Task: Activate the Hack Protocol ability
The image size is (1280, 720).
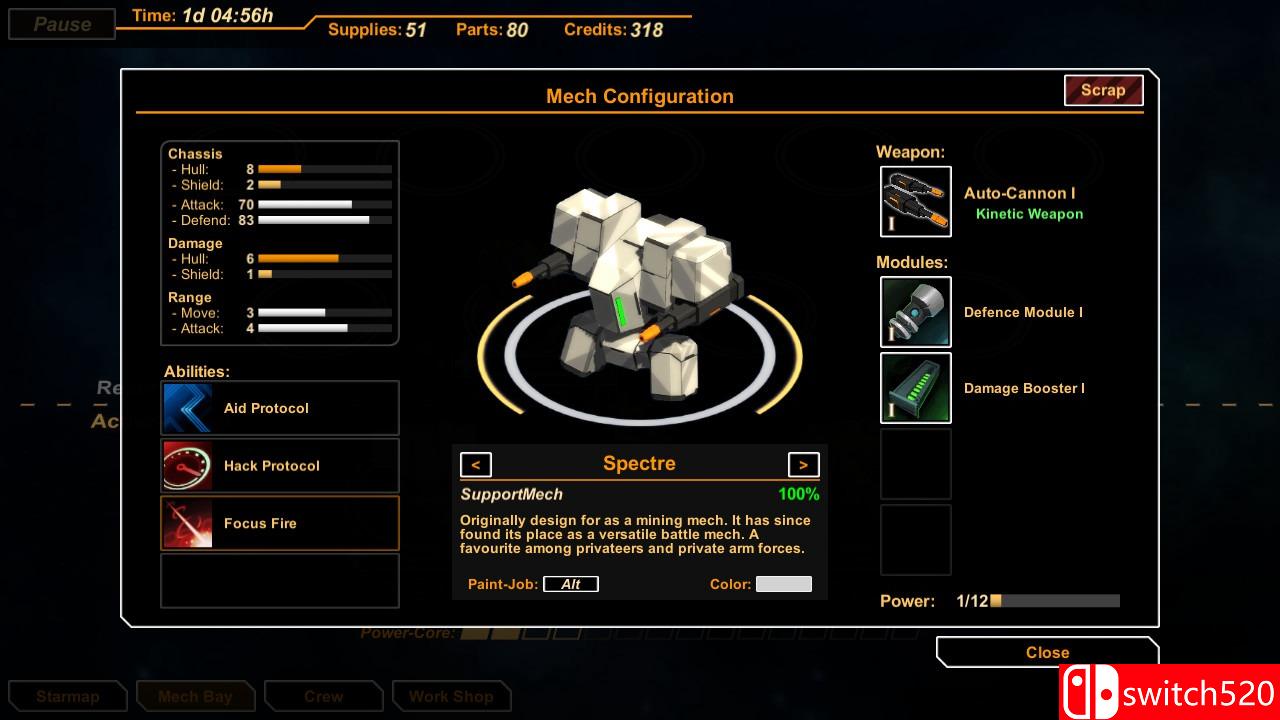Action: click(187, 465)
